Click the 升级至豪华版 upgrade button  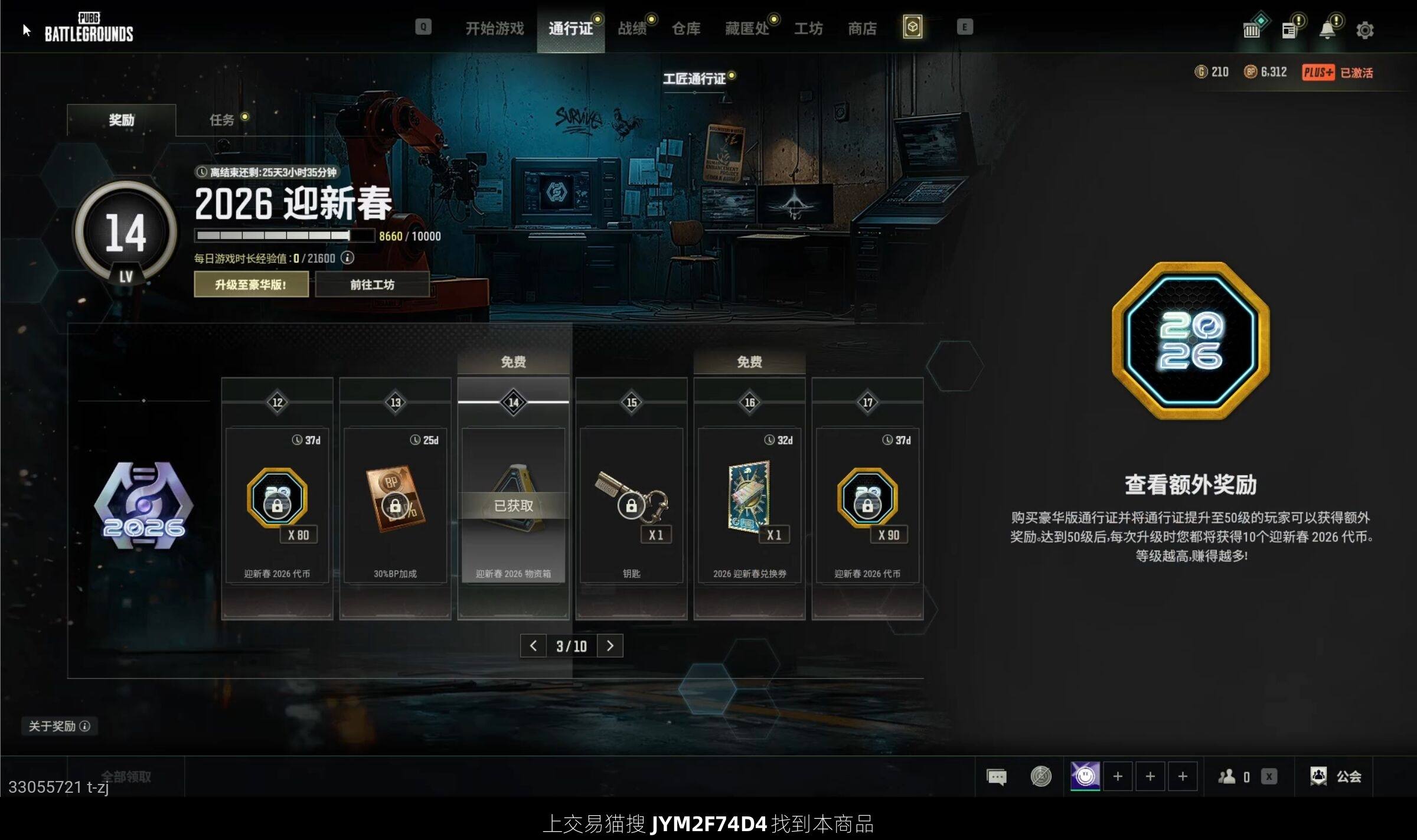pyautogui.click(x=251, y=285)
